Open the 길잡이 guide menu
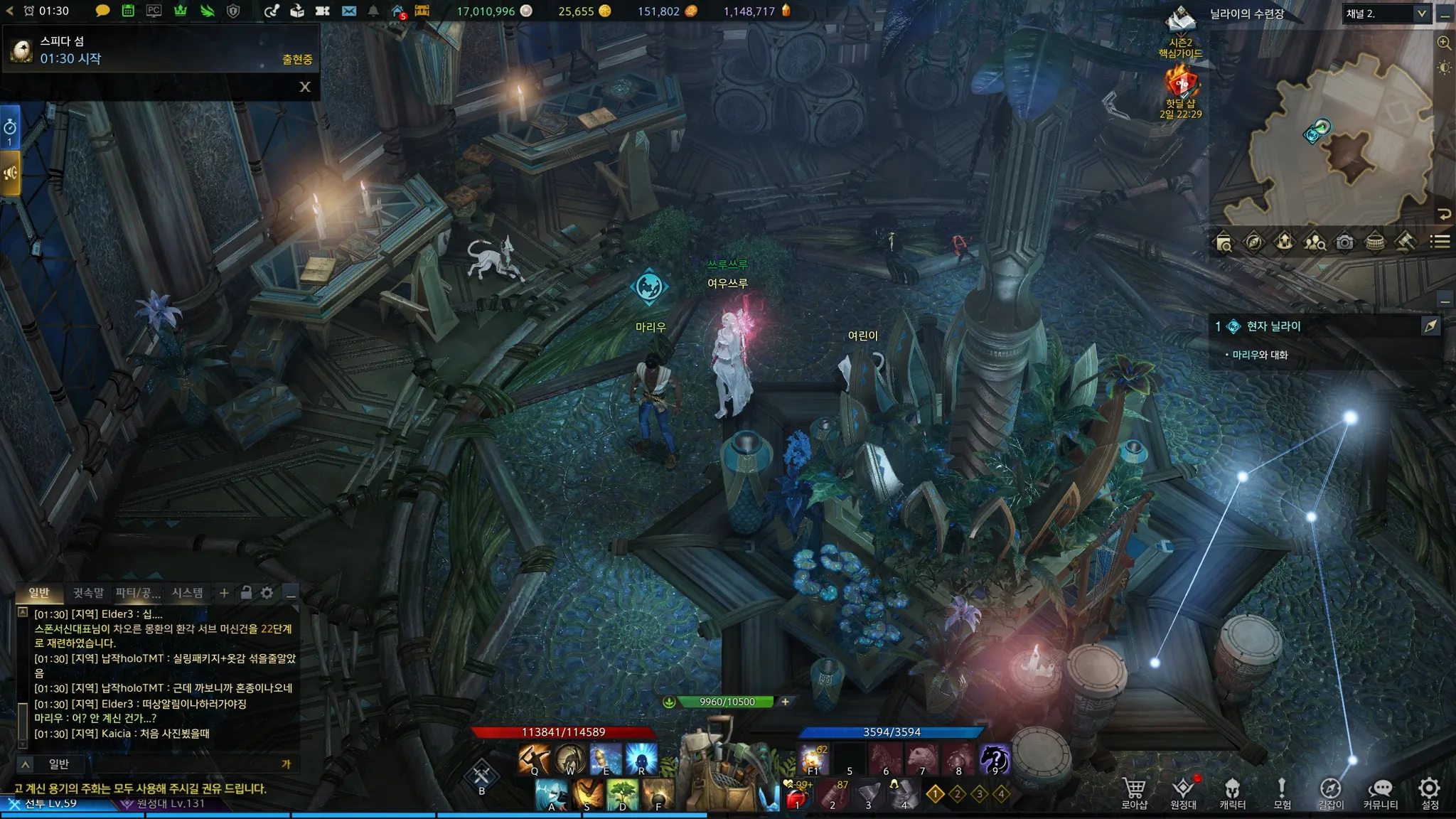Viewport: 1456px width, 819px height. point(1330,792)
